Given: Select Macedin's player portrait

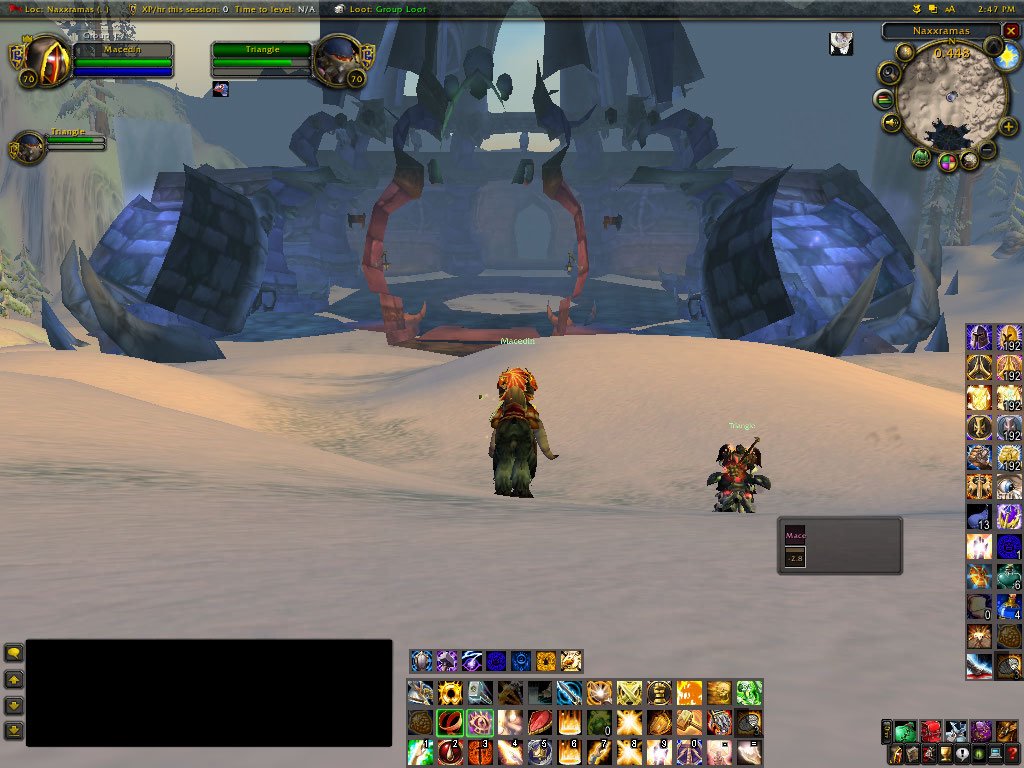Looking at the screenshot, I should point(44,60).
